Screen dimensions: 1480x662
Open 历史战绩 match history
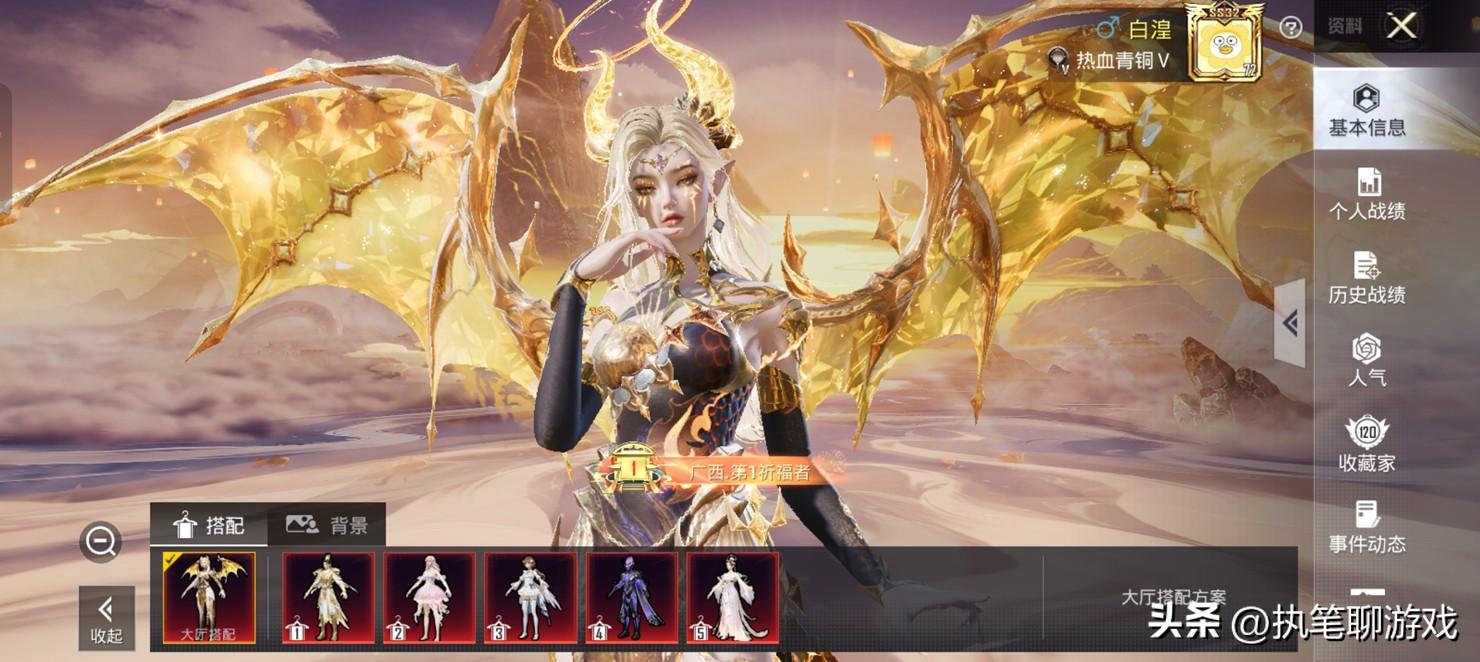(1366, 277)
